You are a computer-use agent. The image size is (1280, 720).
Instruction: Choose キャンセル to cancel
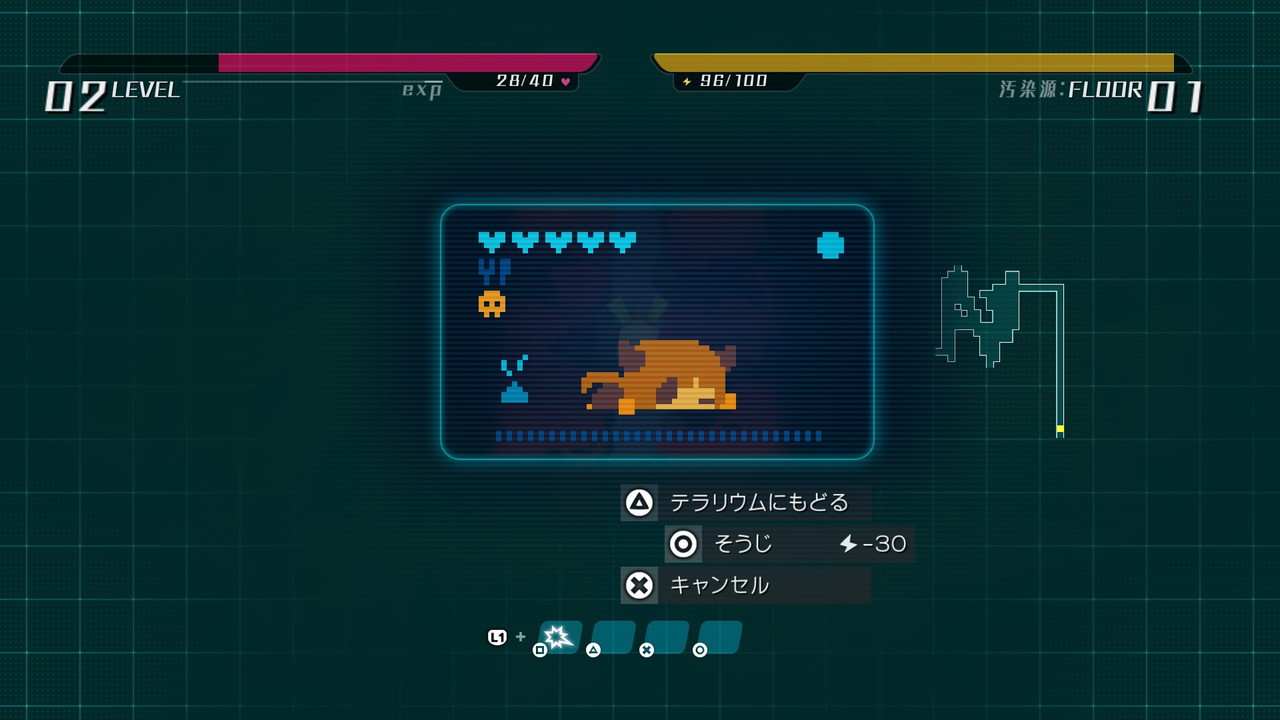(x=746, y=585)
